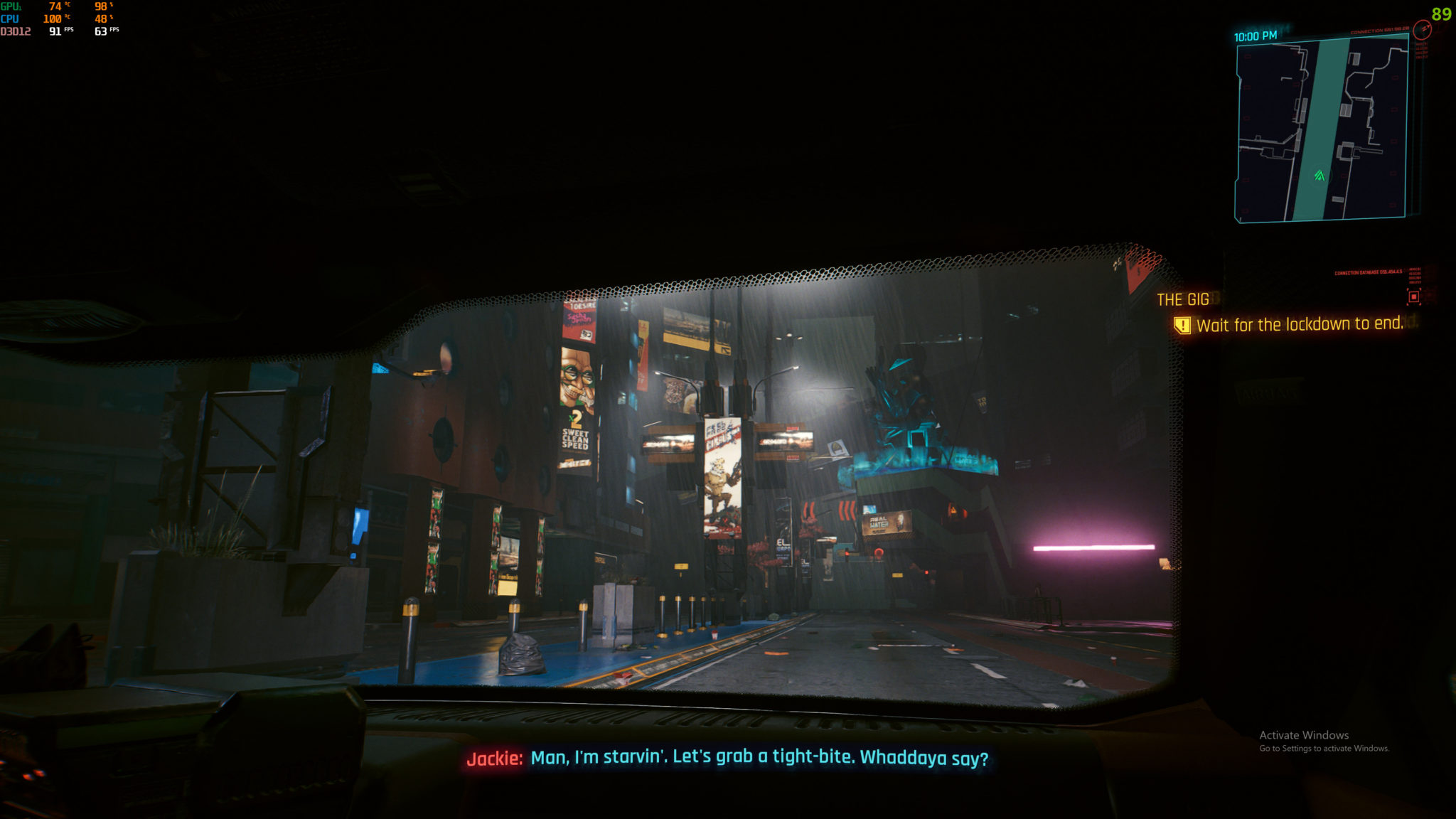This screenshot has height=819, width=1456.
Task: Select the "Wait for the lockdown to end" objective
Action: [x=1300, y=325]
